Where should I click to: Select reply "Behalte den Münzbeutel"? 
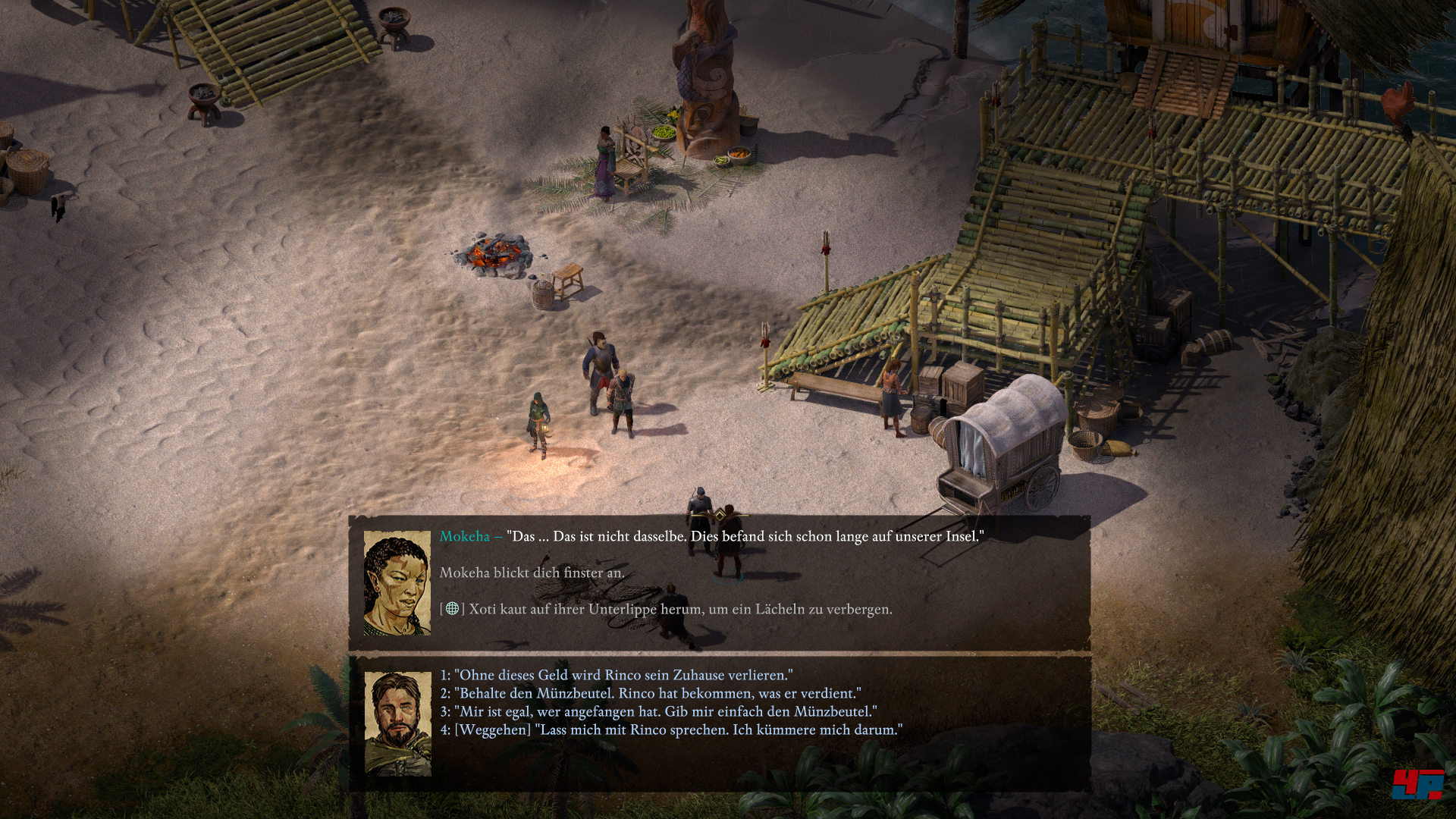[x=650, y=693]
